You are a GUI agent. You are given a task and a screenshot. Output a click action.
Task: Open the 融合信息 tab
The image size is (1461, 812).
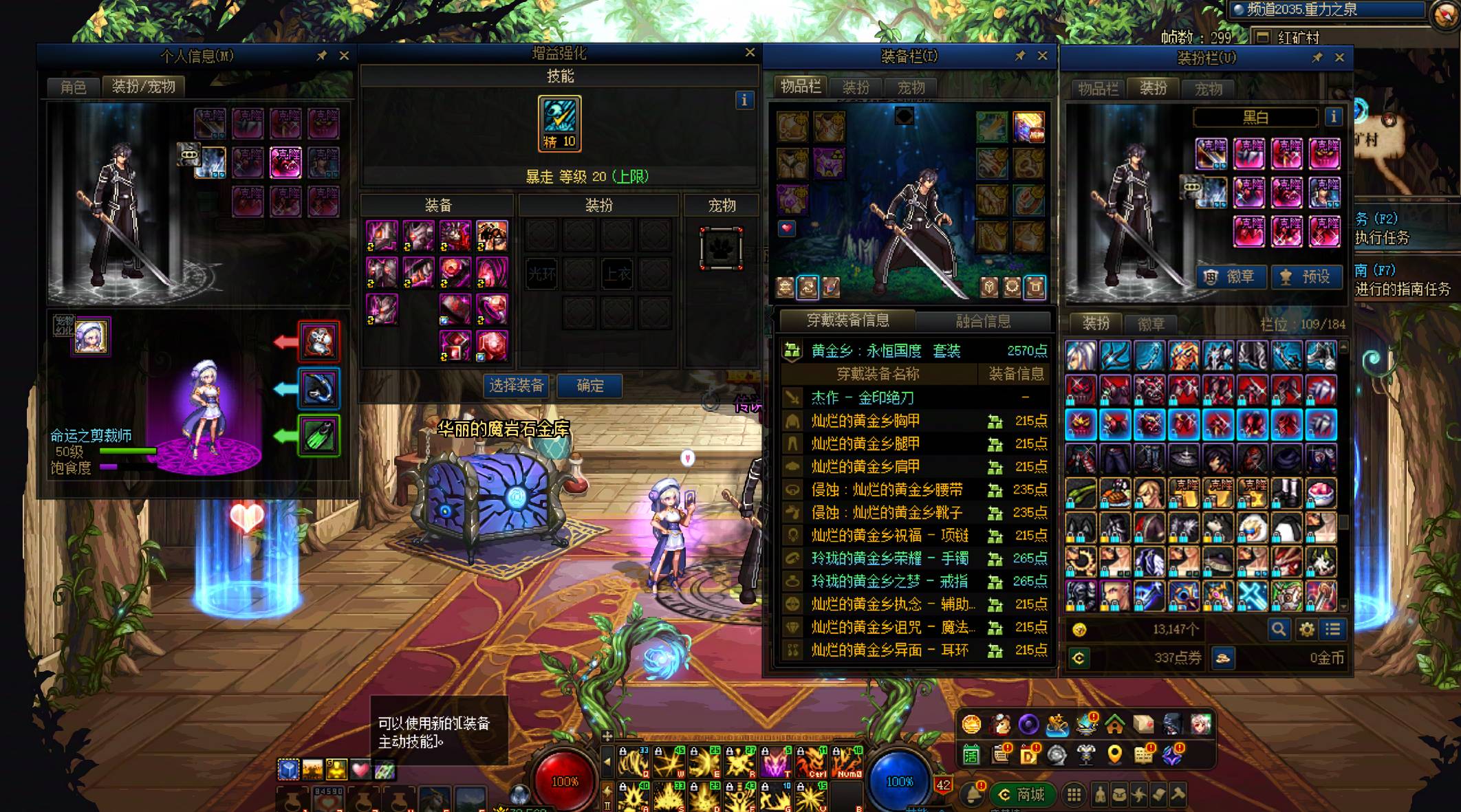point(983,320)
